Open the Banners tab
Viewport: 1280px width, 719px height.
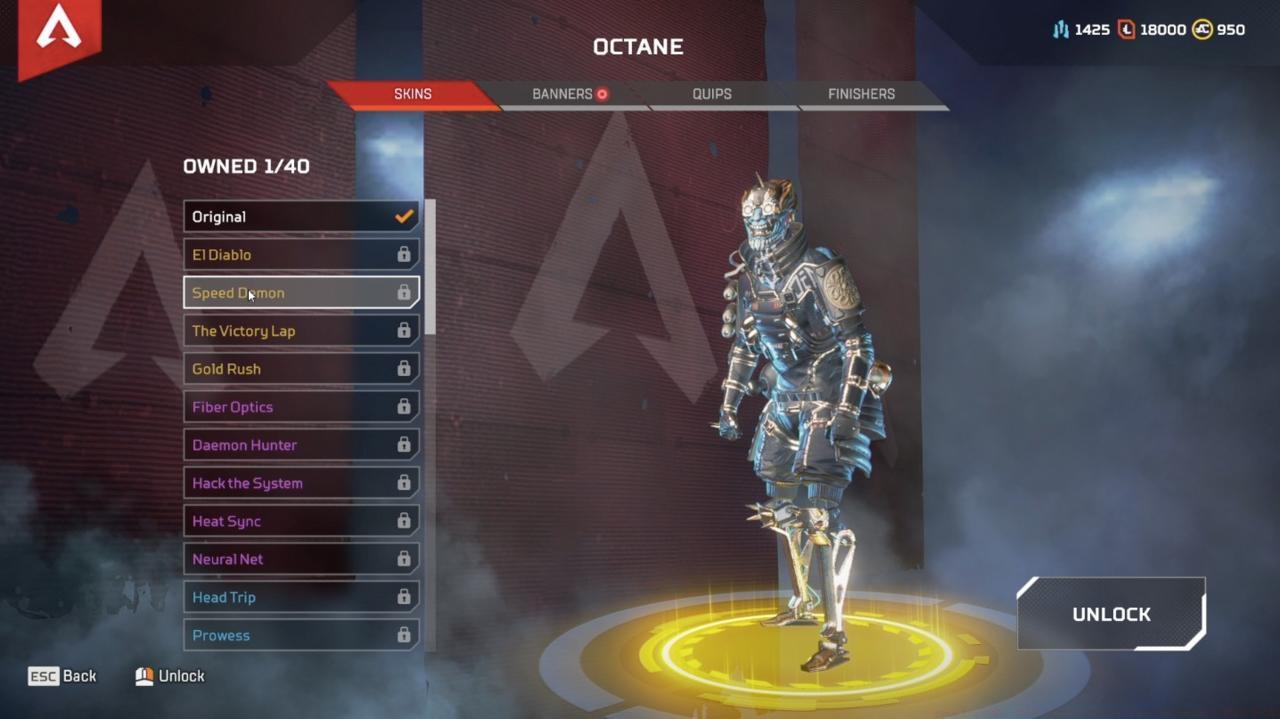563,94
